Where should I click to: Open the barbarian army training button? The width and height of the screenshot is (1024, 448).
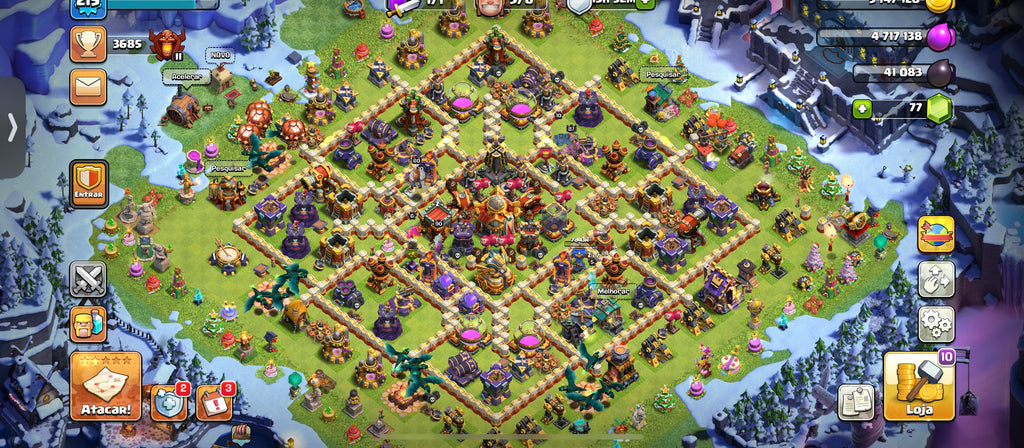(88, 324)
